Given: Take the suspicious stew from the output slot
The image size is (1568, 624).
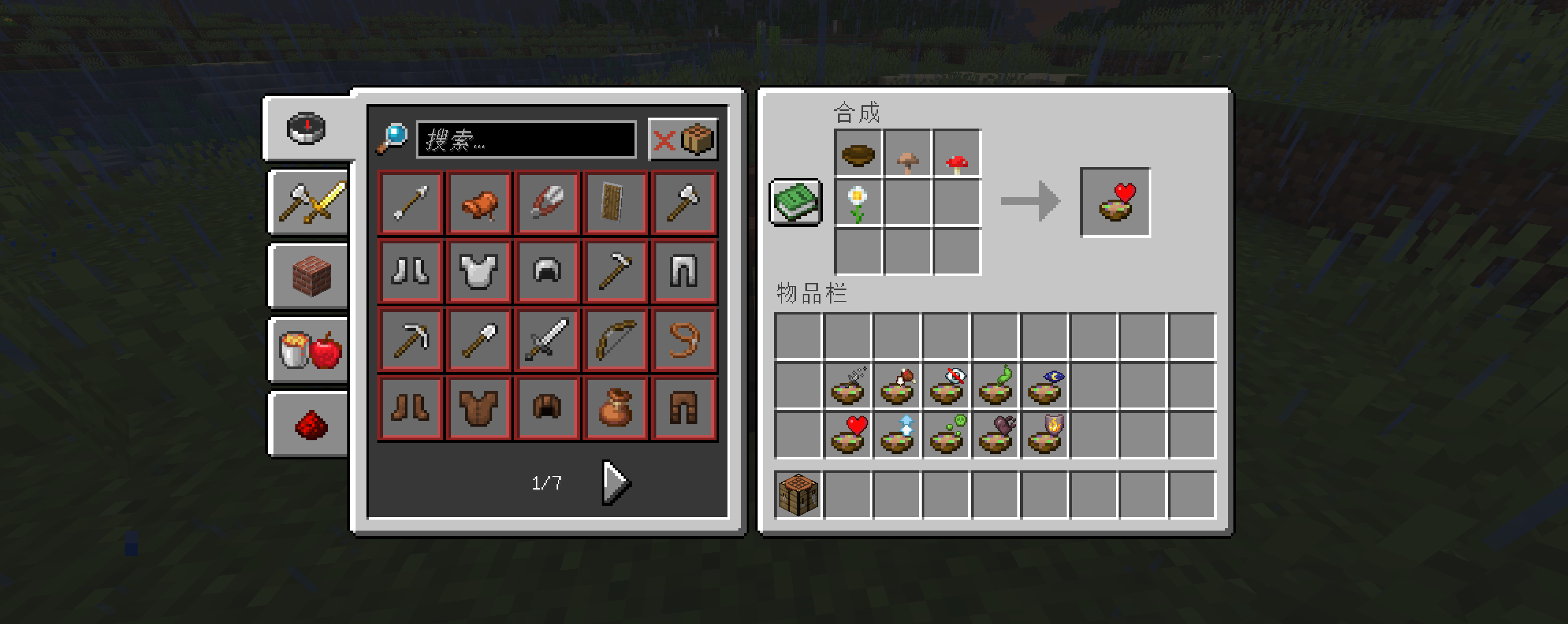Looking at the screenshot, I should coord(1115,202).
